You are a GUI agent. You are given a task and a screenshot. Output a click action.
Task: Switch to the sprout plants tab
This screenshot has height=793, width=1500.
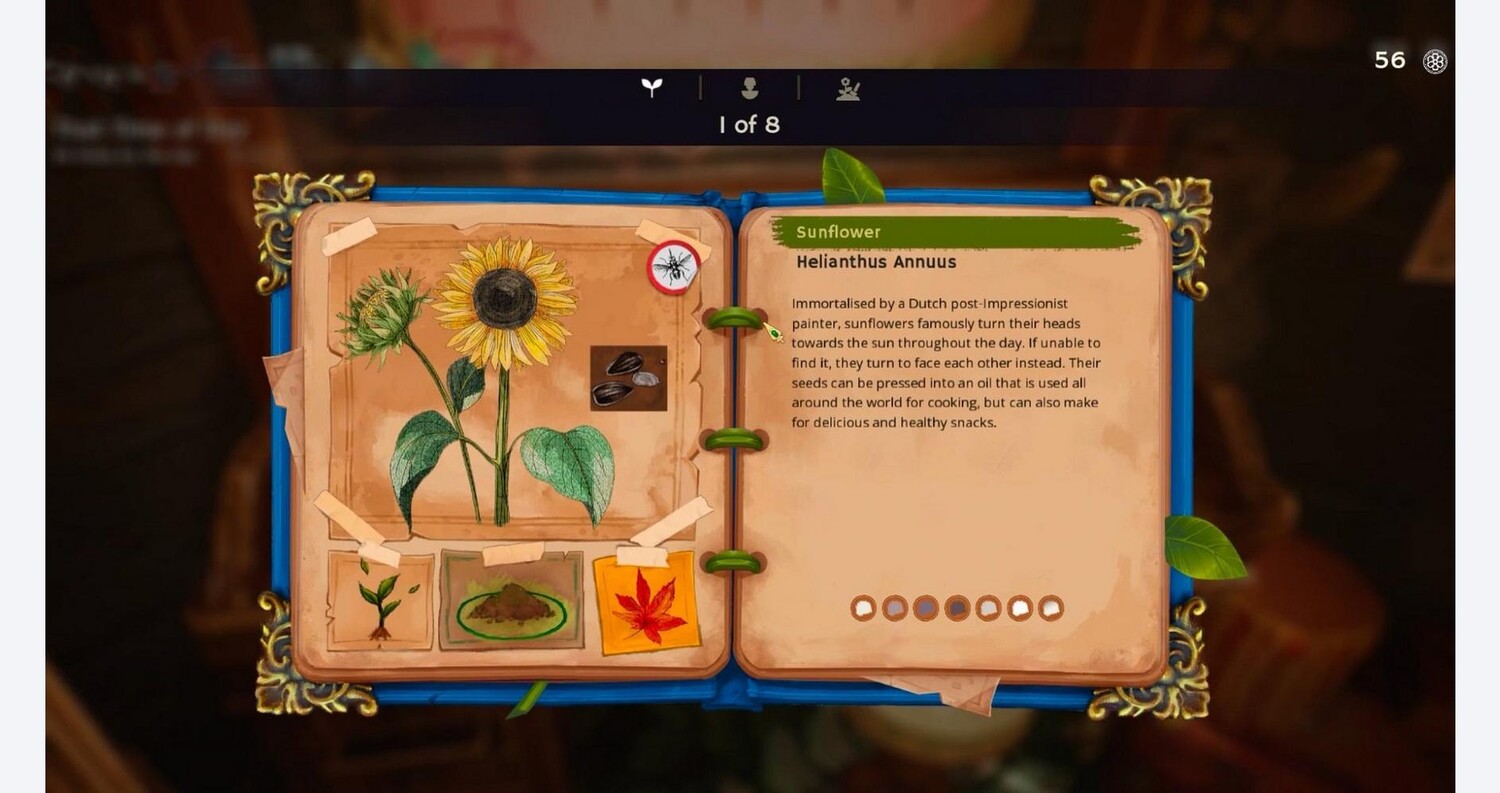(x=652, y=88)
